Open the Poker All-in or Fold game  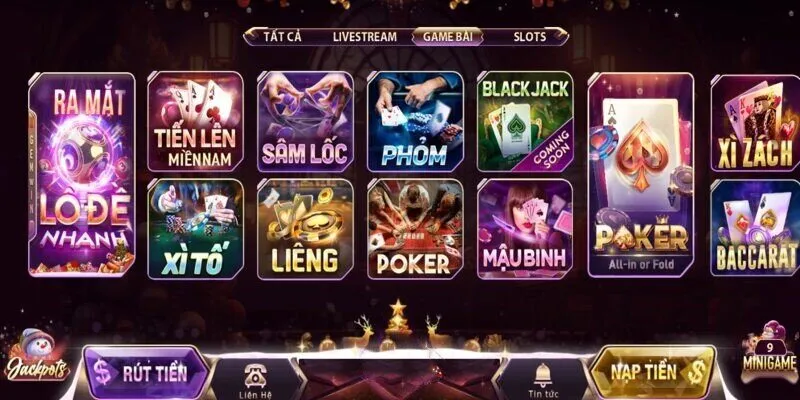pyautogui.click(x=641, y=173)
